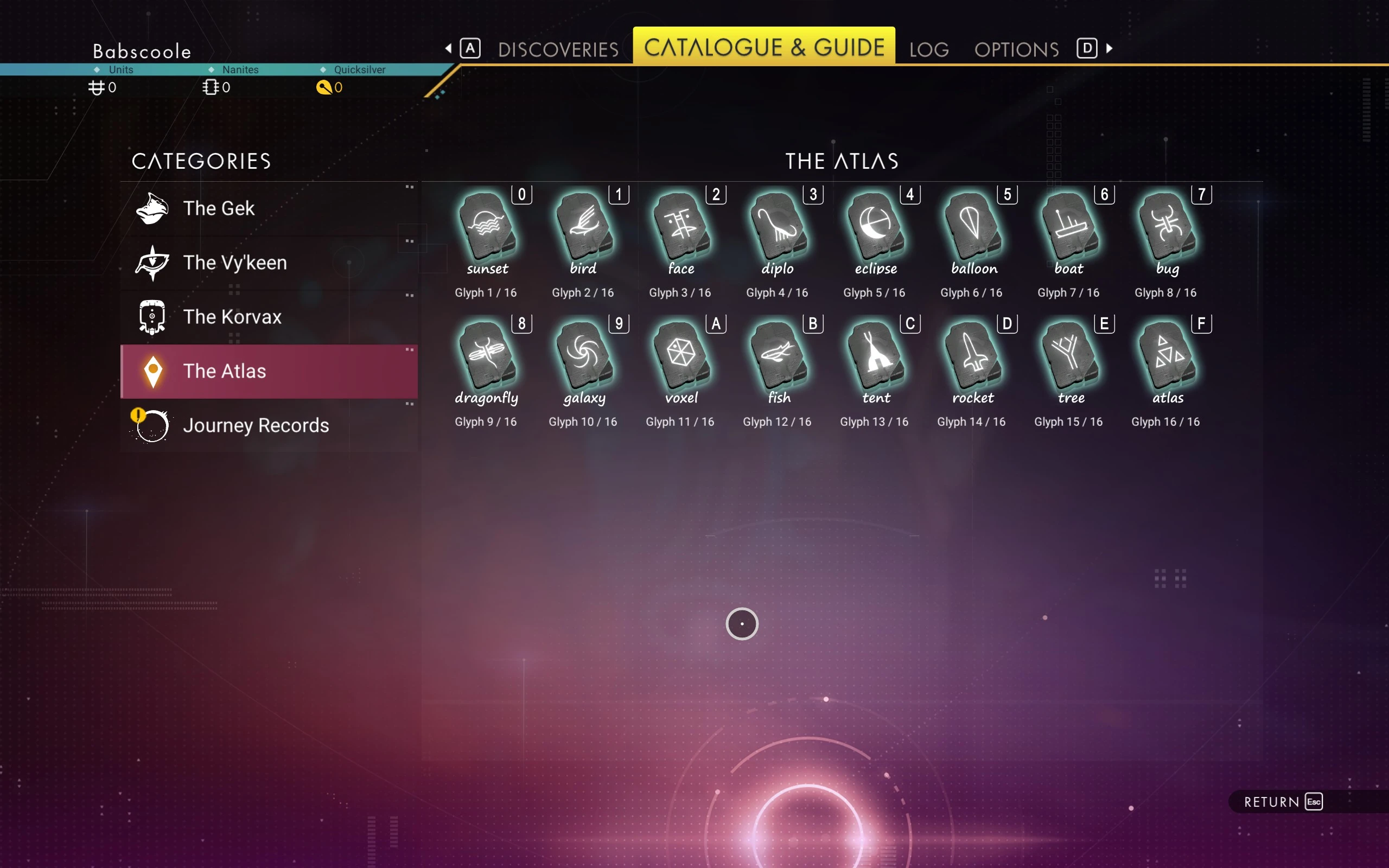
Task: Click the bug glyph
Action: click(1167, 227)
